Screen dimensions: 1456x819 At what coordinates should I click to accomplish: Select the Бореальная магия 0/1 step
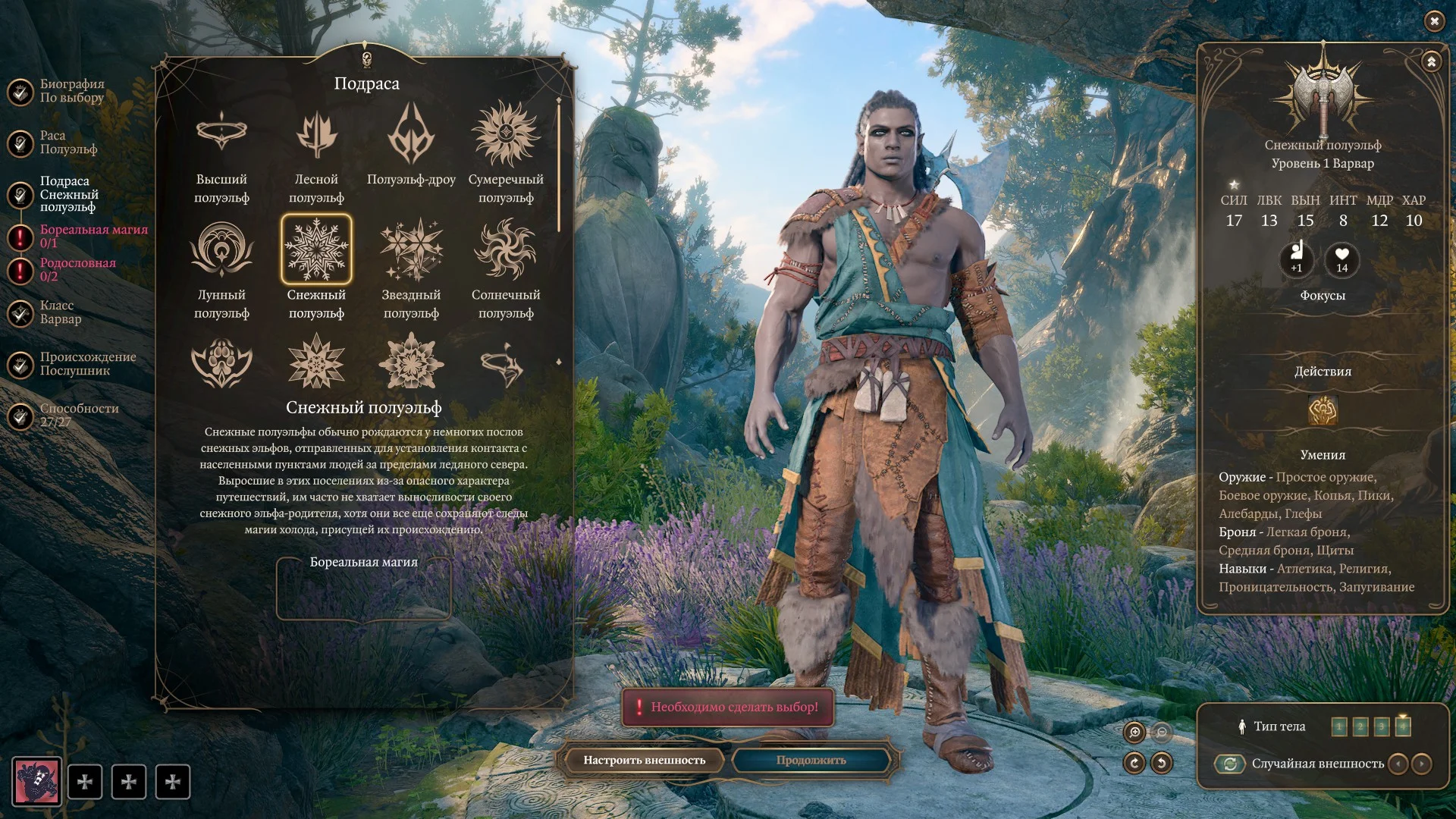93,236
